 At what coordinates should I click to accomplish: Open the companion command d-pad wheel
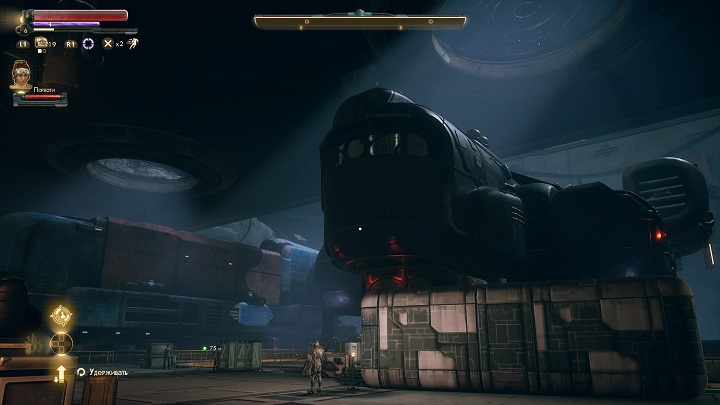point(60,343)
